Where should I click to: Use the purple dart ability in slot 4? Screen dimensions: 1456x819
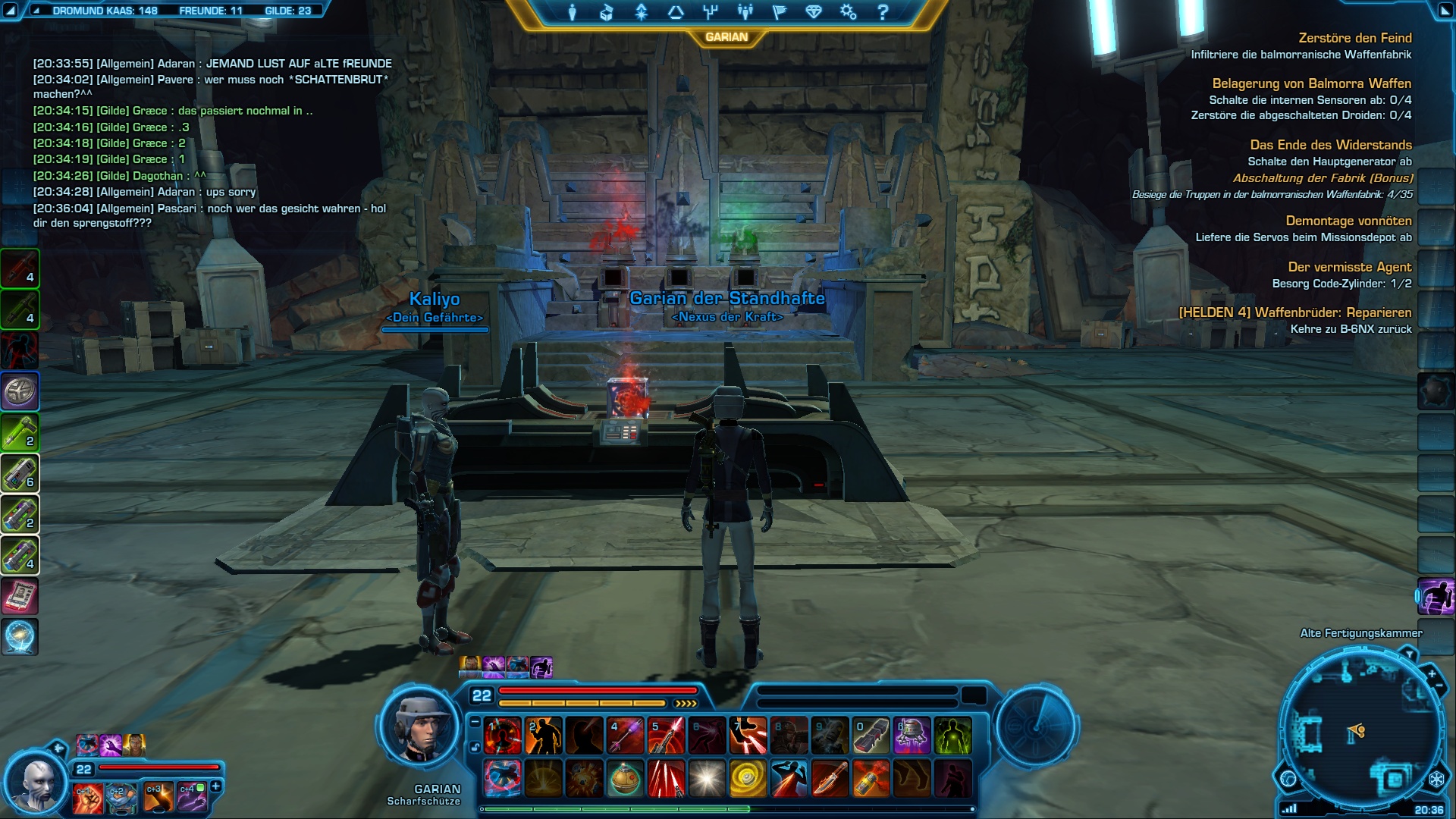(x=626, y=736)
